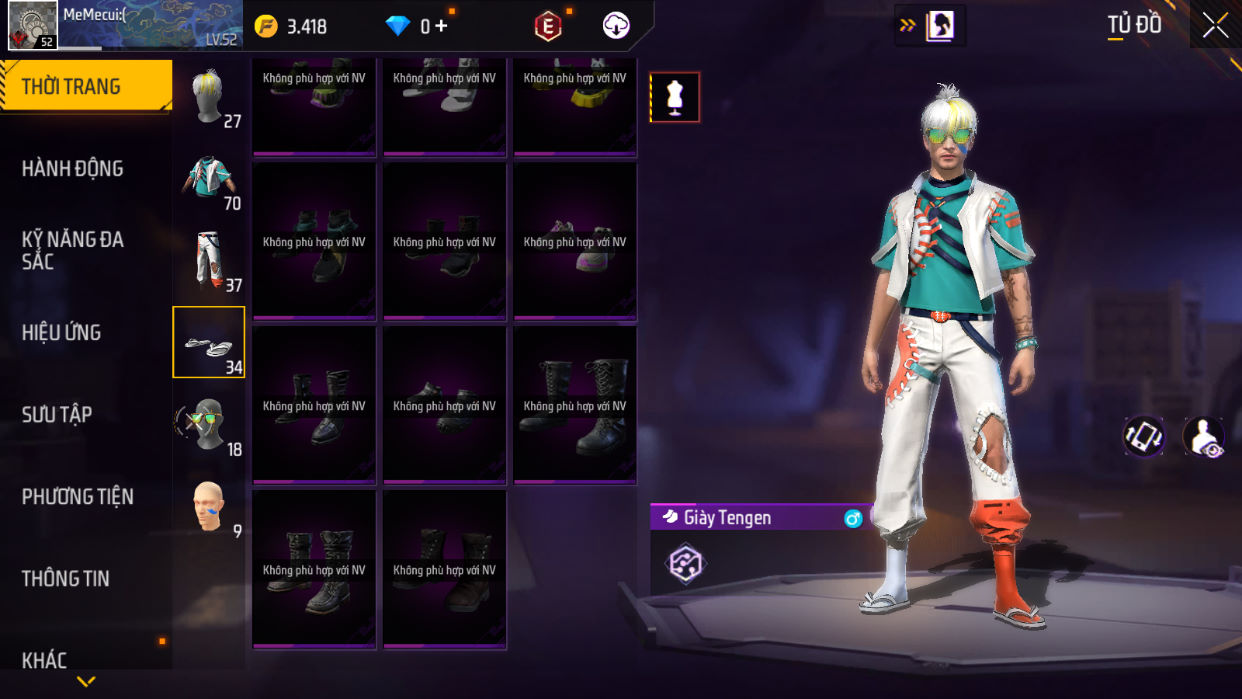Switch to KỸ NĂNG ĐA SẮC

point(73,250)
